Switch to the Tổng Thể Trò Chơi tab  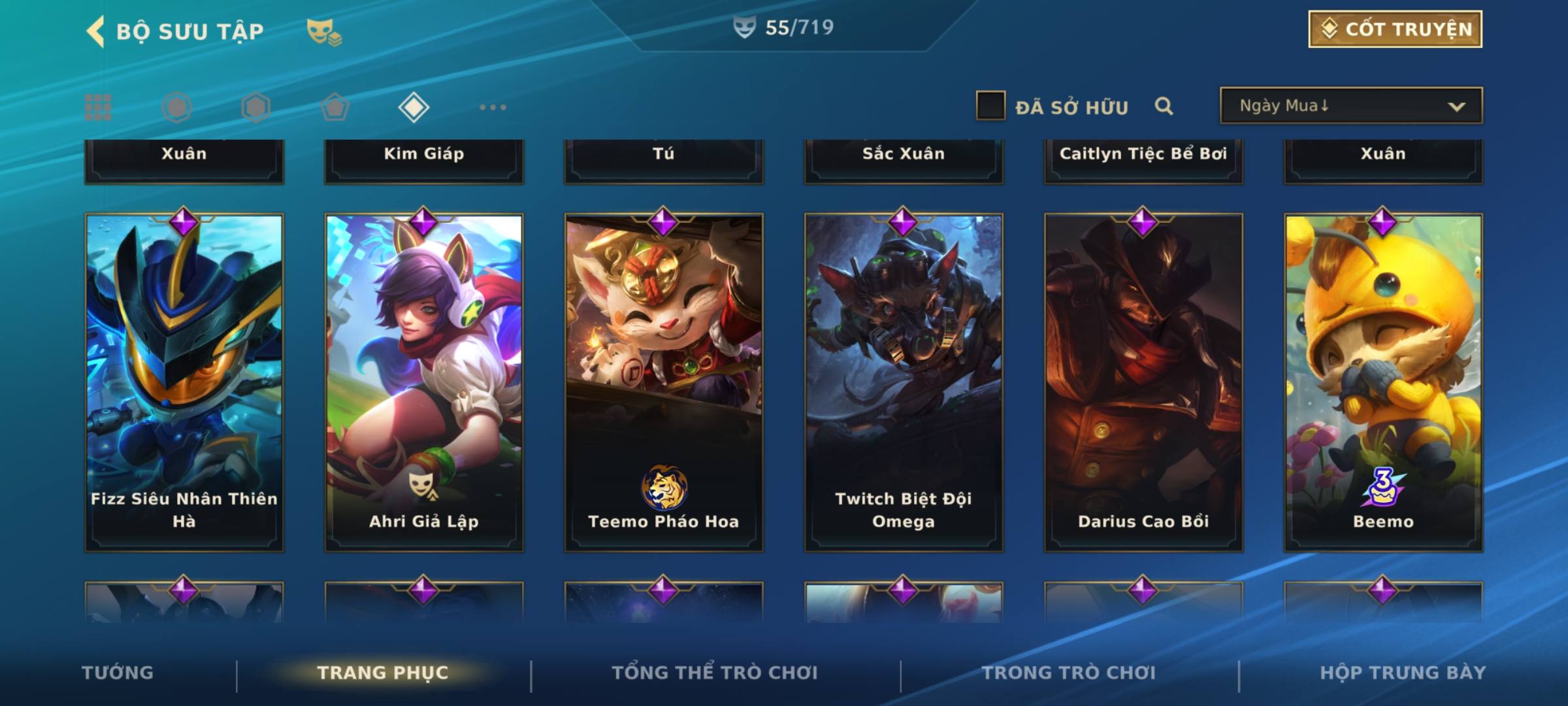pos(715,673)
